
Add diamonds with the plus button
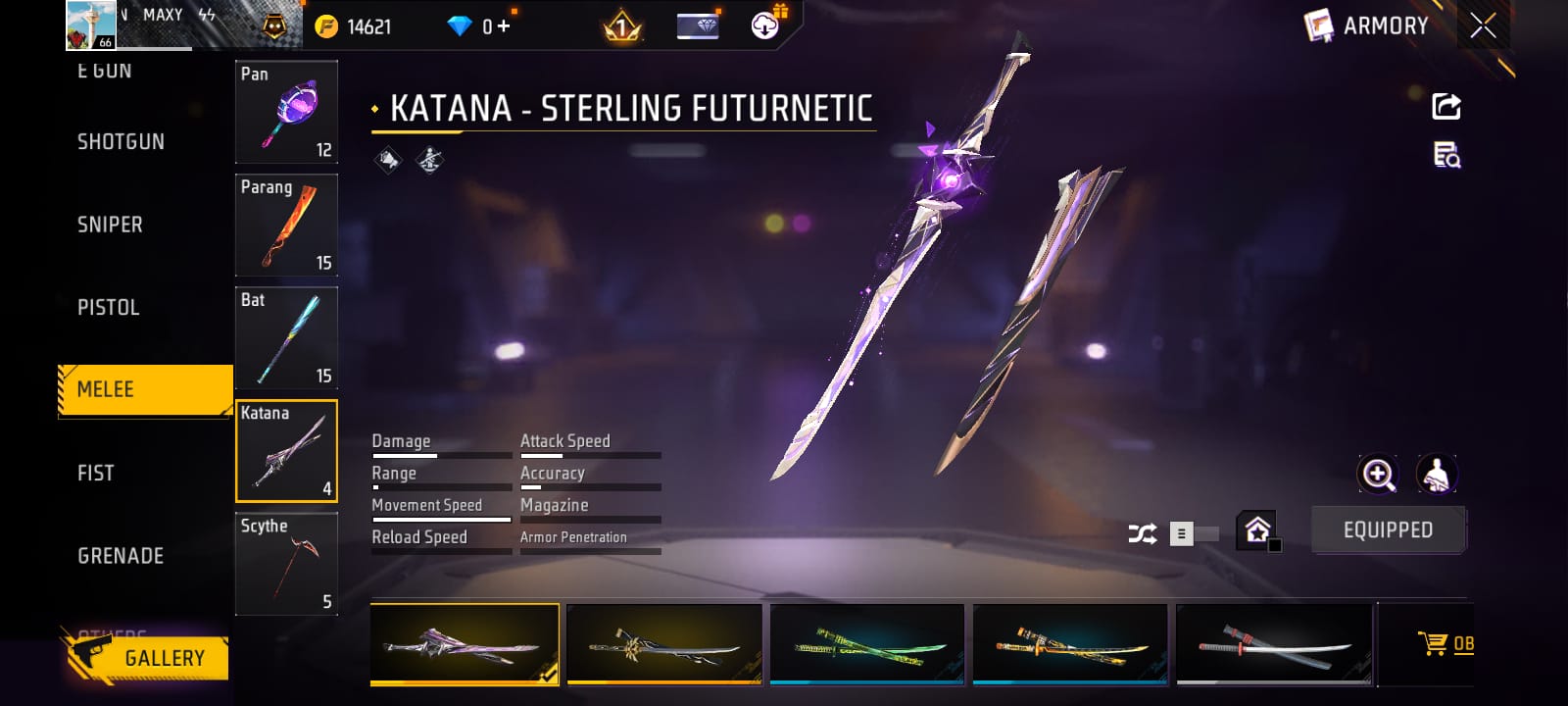[504, 26]
